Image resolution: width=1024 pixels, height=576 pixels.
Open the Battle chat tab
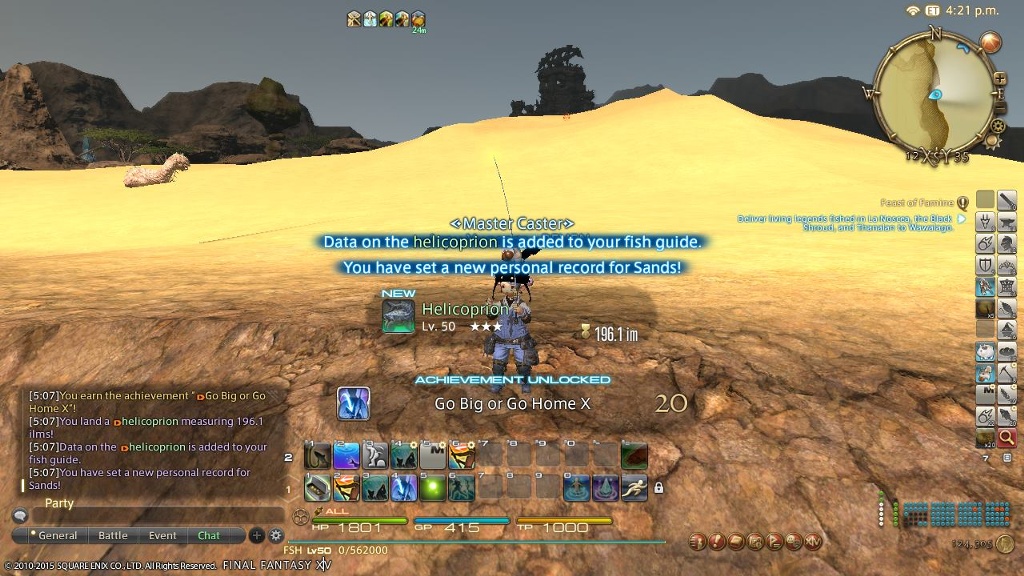pos(113,536)
